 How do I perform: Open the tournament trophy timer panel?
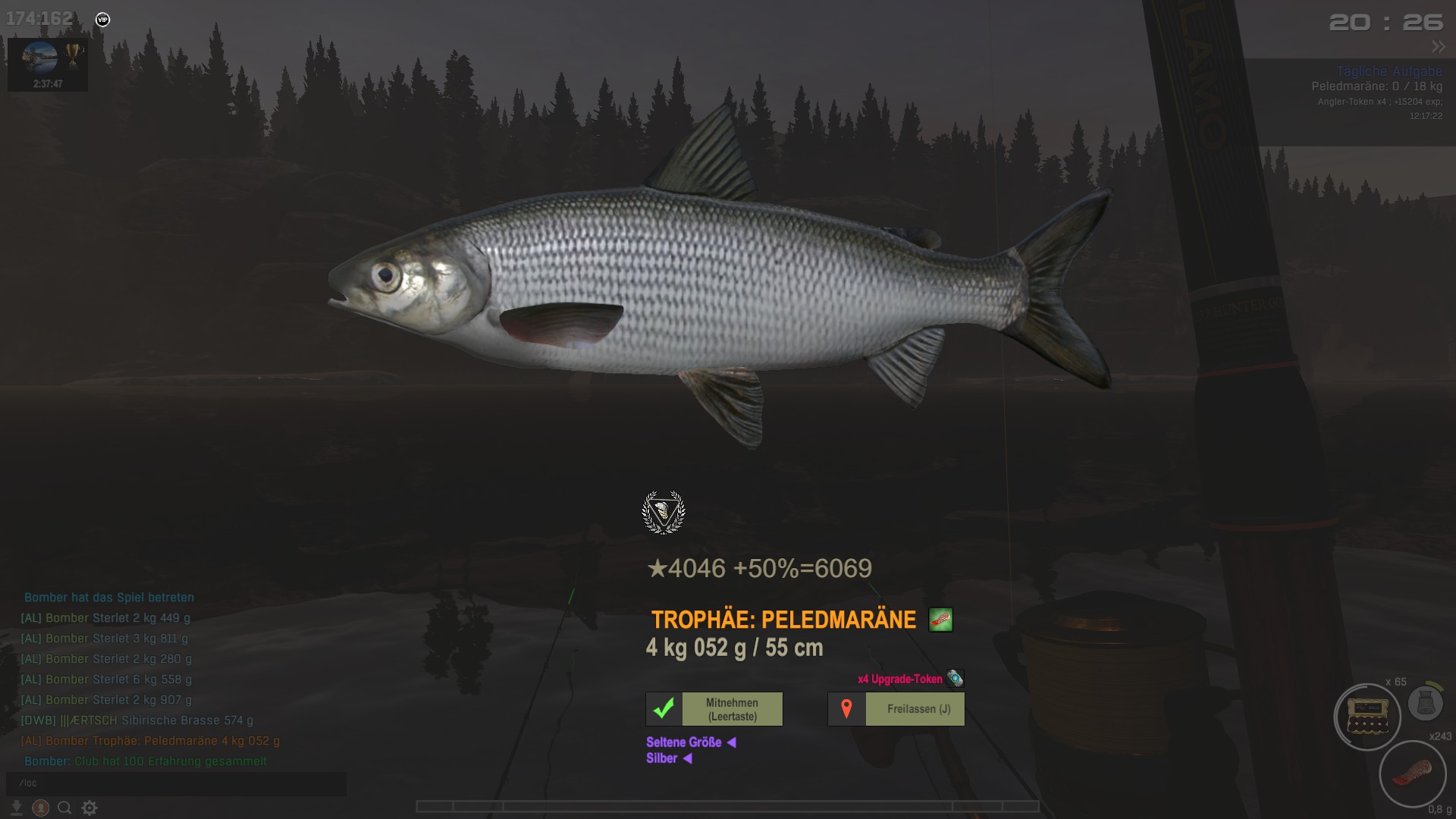[48, 65]
